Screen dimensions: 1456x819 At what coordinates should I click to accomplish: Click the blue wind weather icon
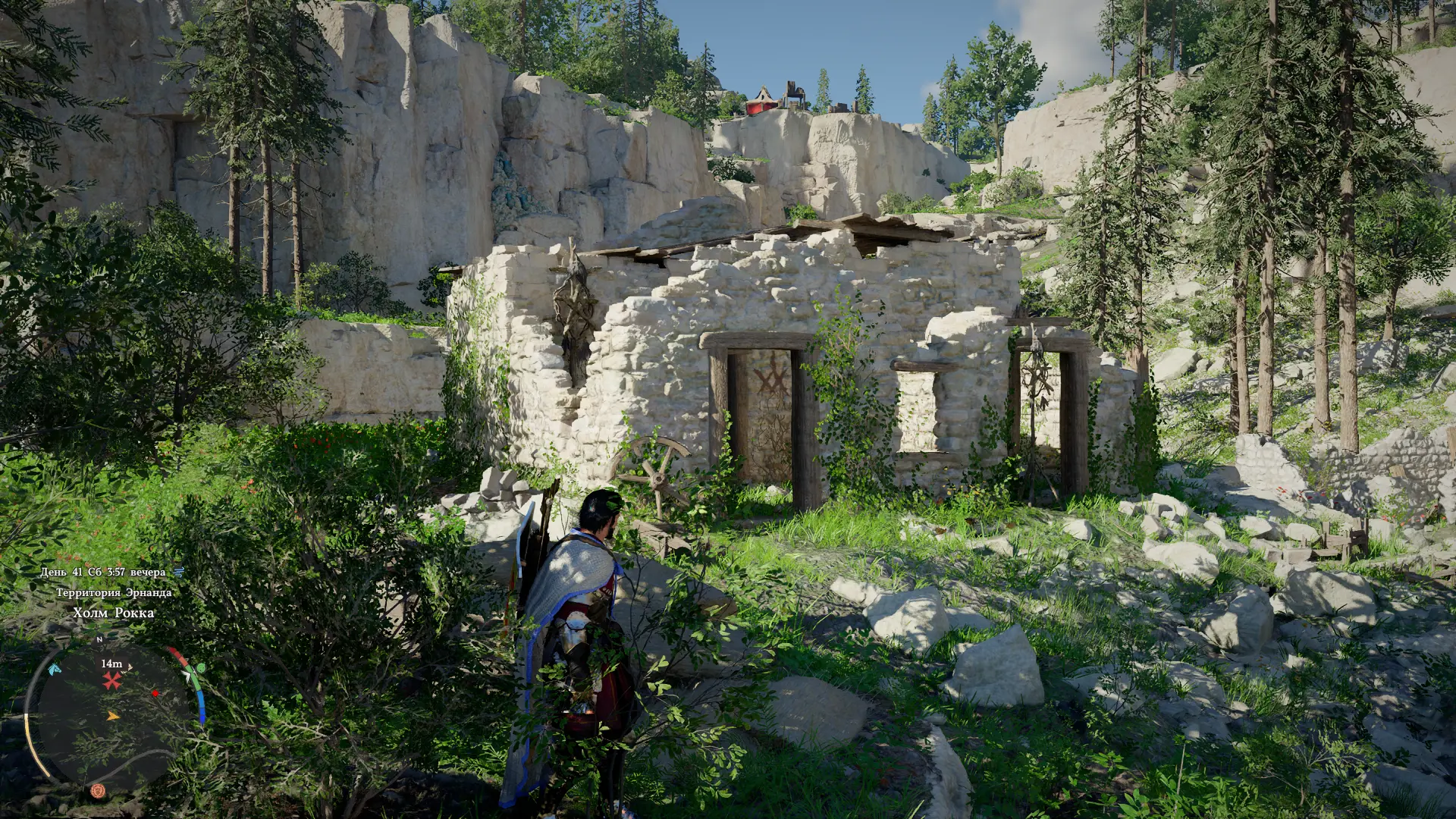[x=179, y=572]
